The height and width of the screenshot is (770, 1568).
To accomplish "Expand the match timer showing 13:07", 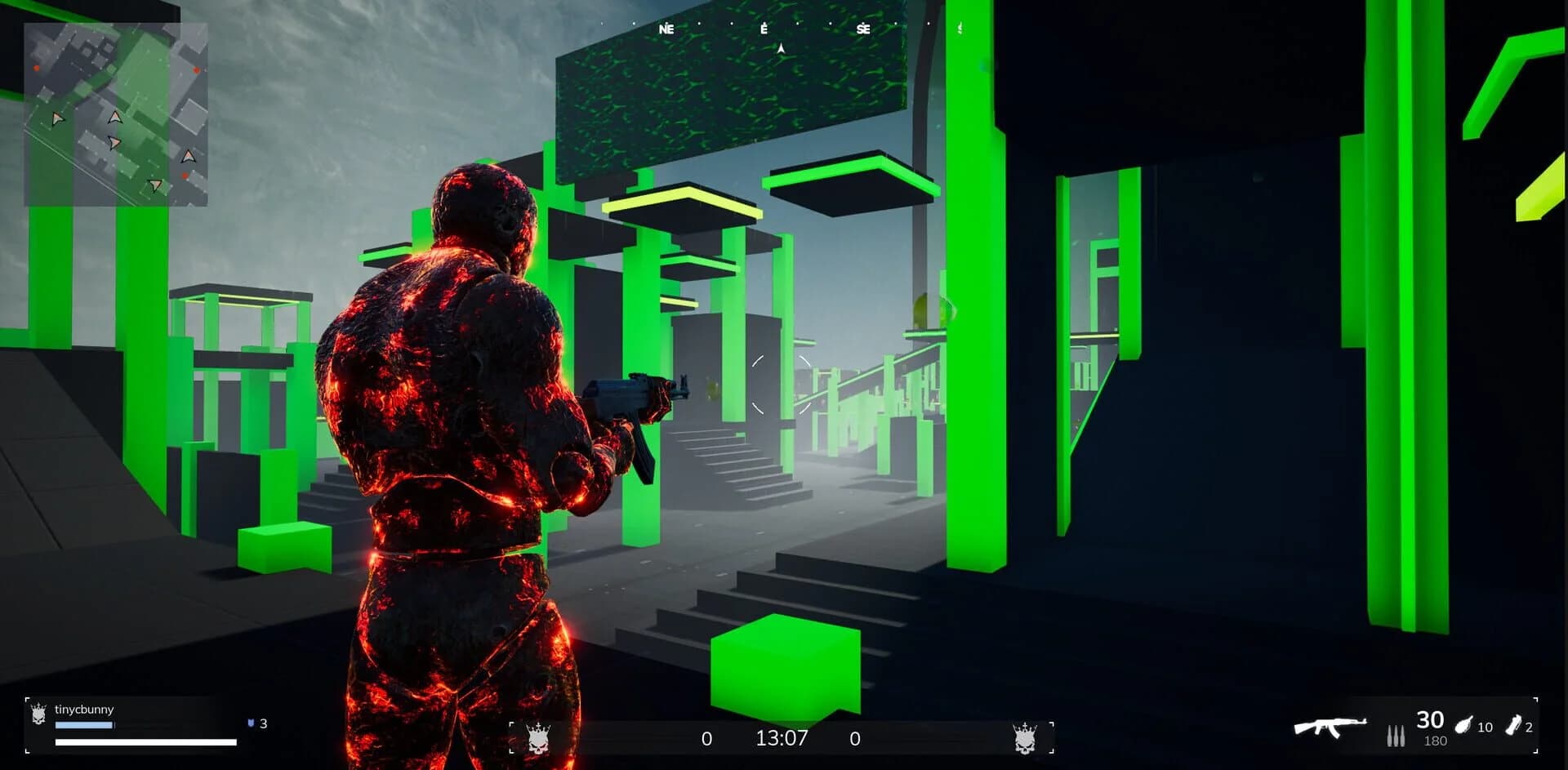I will pos(782,737).
